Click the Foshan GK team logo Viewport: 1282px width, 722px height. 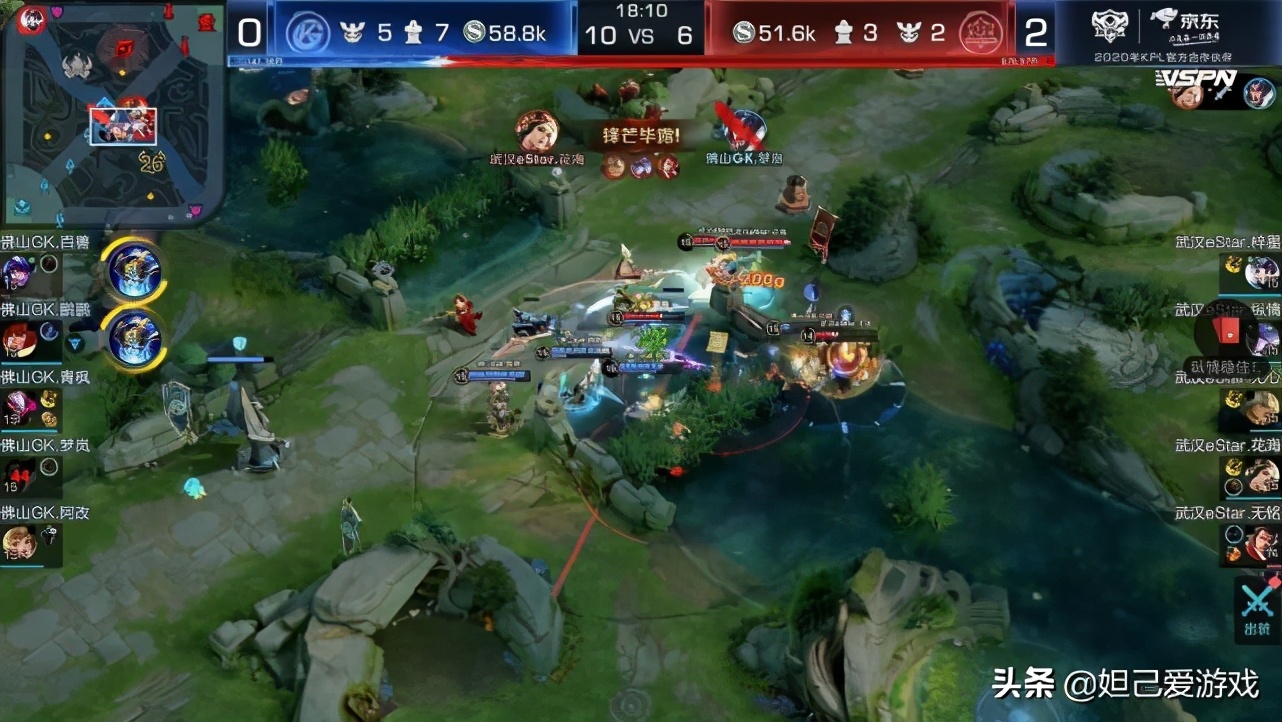click(315, 31)
